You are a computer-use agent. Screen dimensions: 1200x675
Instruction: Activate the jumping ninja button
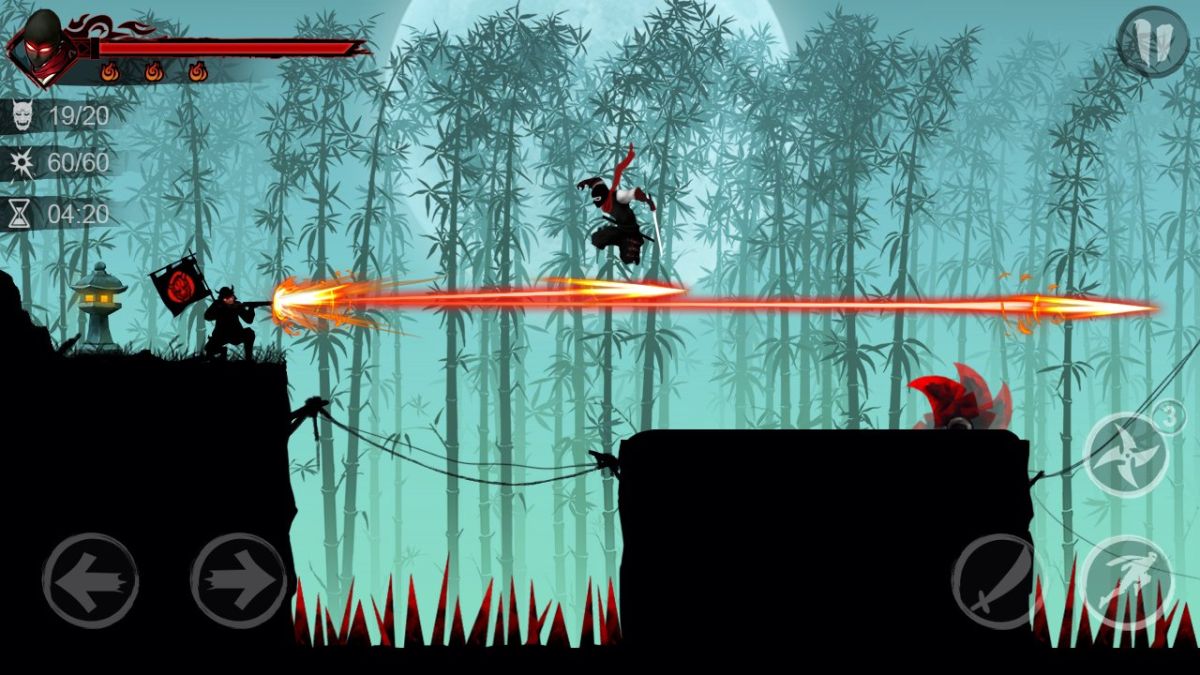coord(1127,583)
